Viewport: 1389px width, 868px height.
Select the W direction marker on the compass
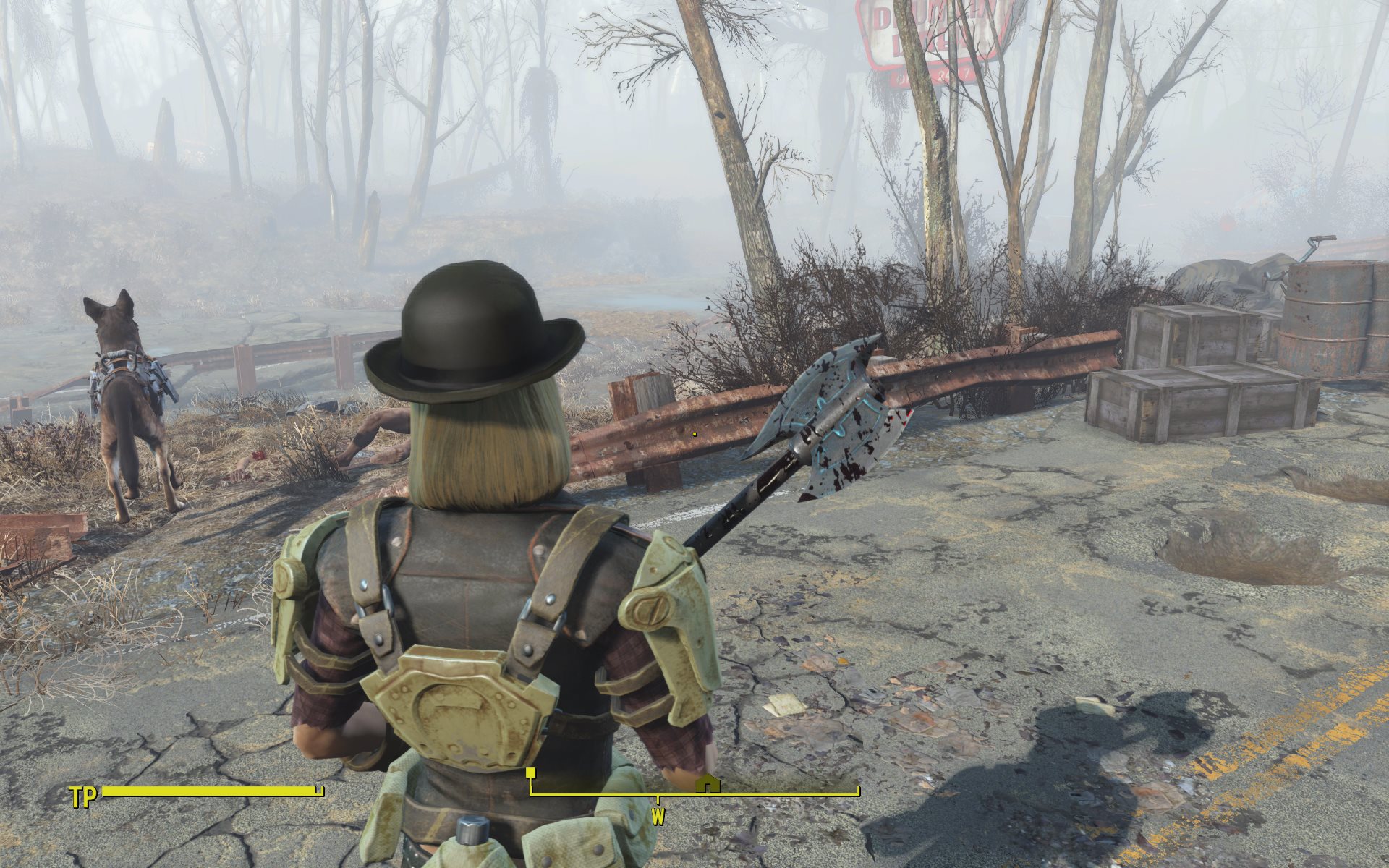click(x=658, y=818)
